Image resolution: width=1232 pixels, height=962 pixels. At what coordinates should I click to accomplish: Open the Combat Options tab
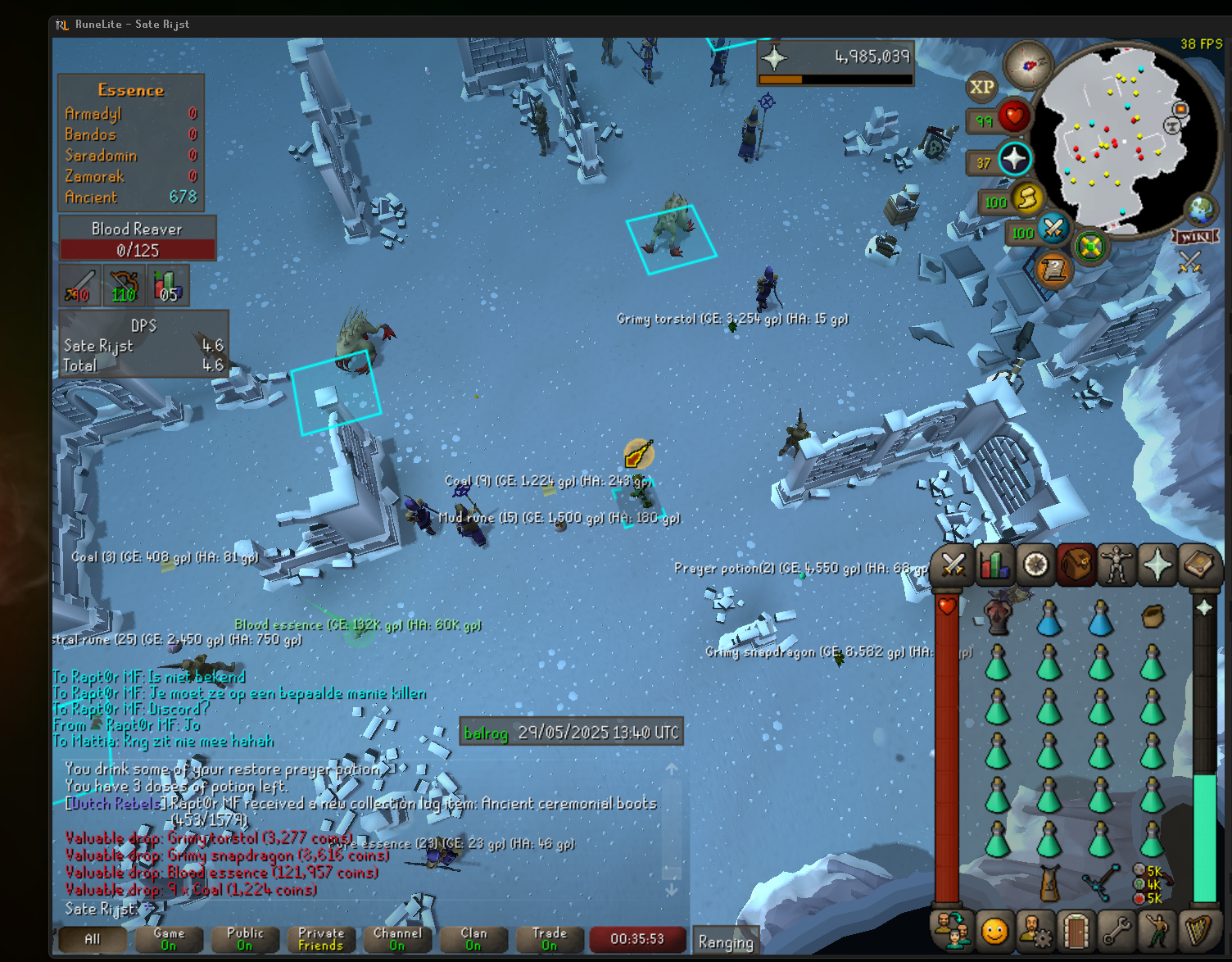953,565
